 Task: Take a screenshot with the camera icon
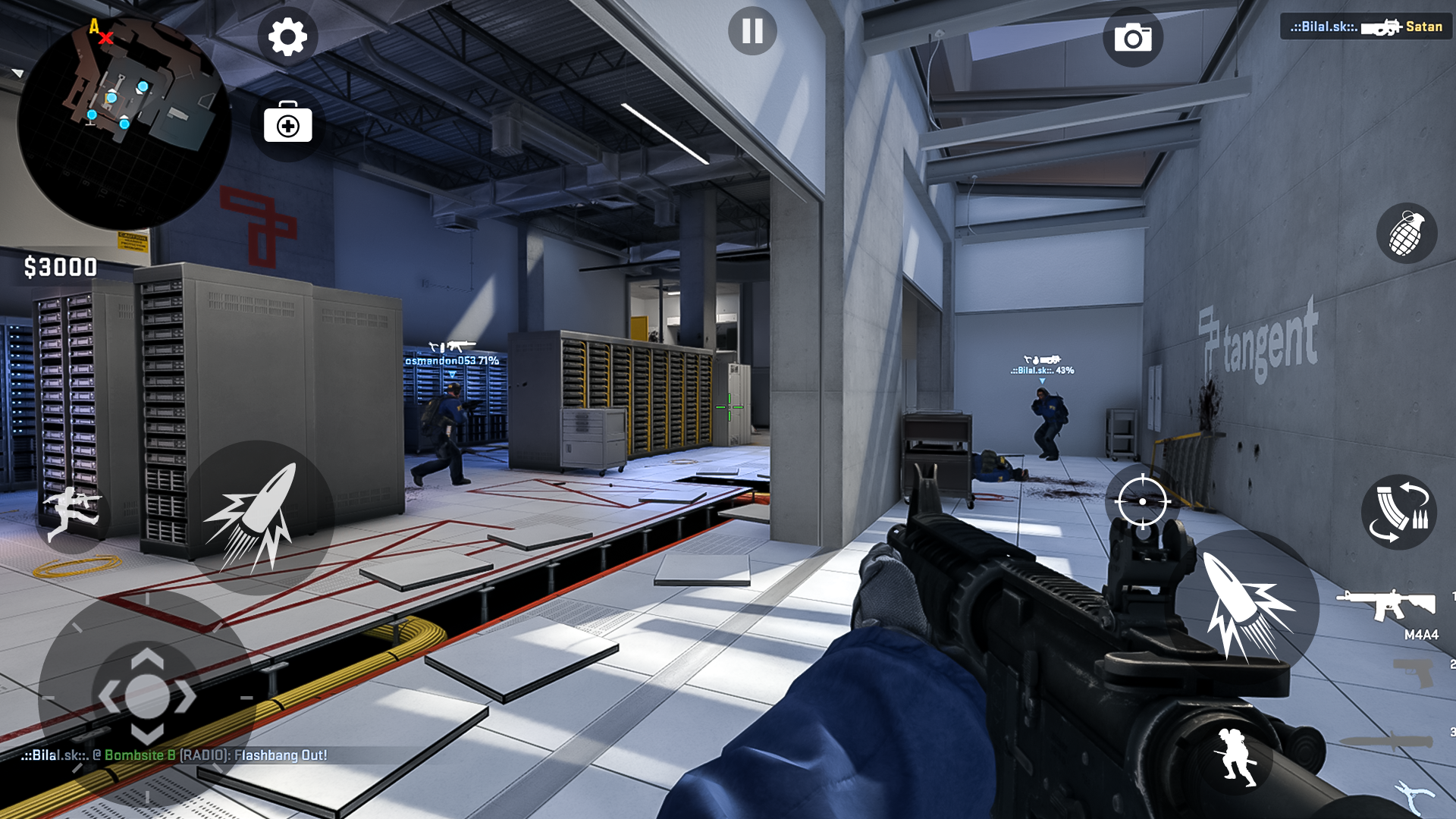click(1134, 36)
